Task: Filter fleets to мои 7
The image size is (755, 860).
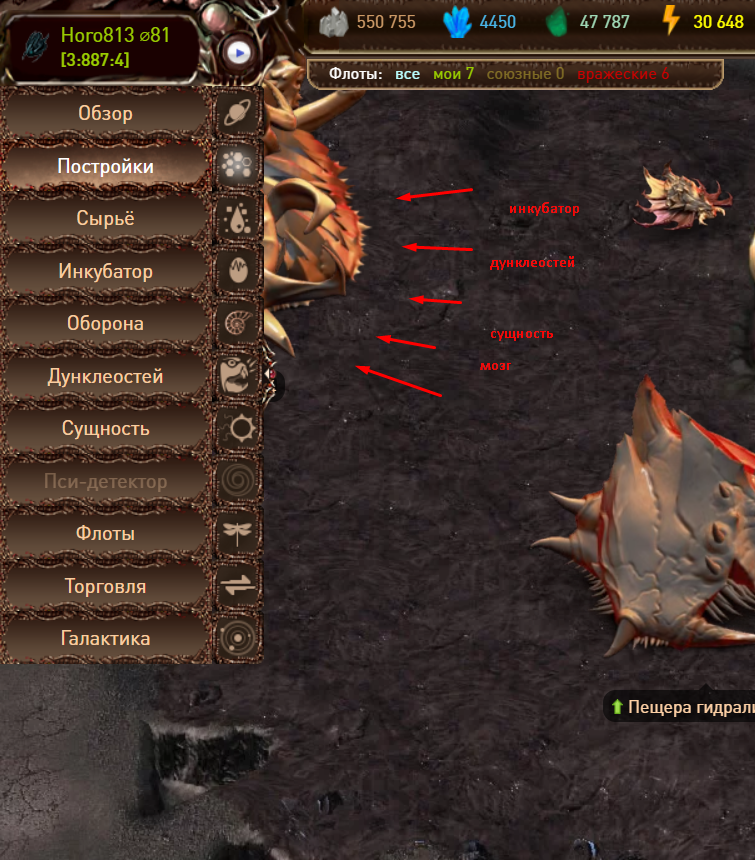Action: point(453,74)
